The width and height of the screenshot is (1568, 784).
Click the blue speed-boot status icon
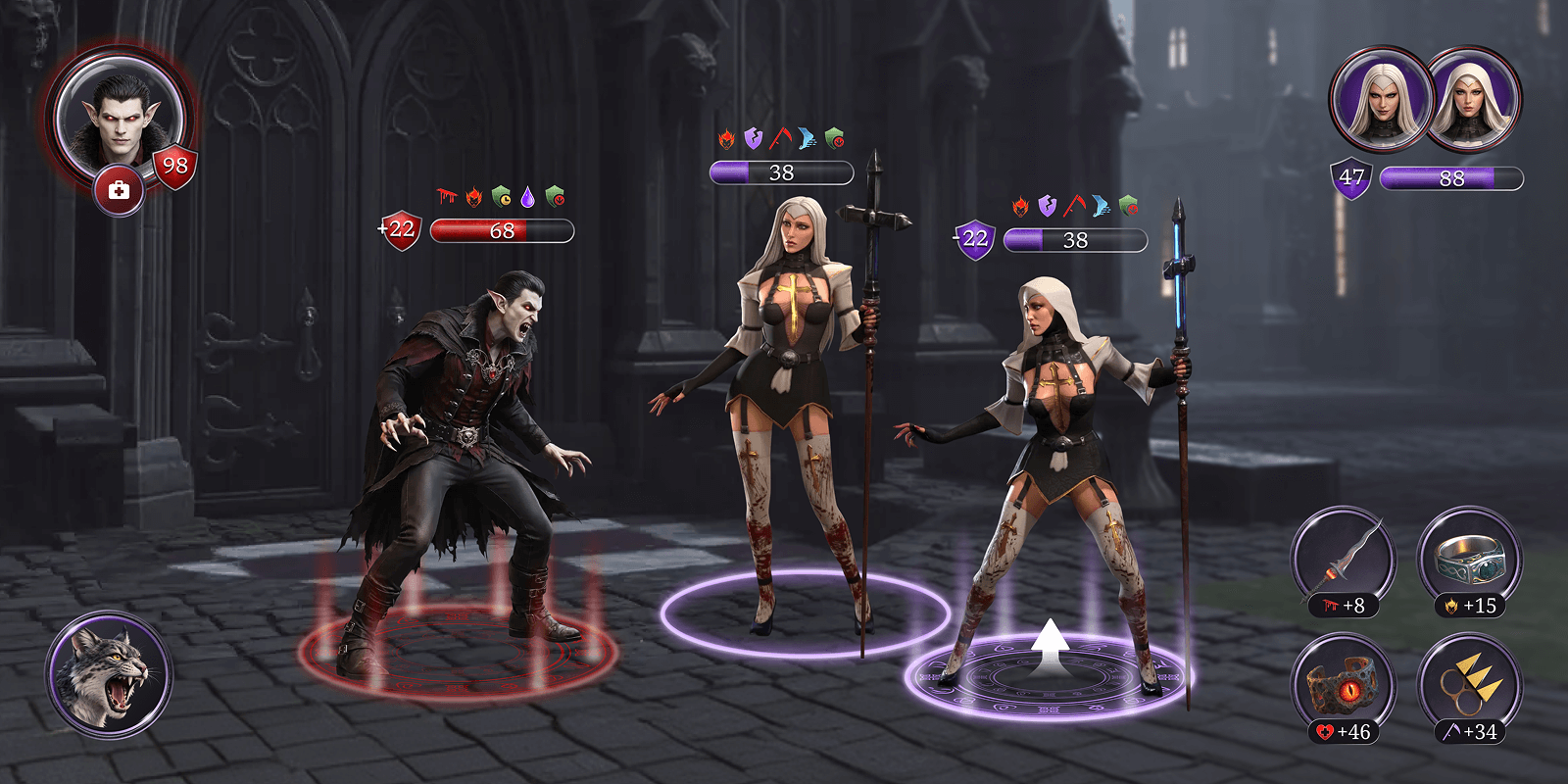[807, 139]
